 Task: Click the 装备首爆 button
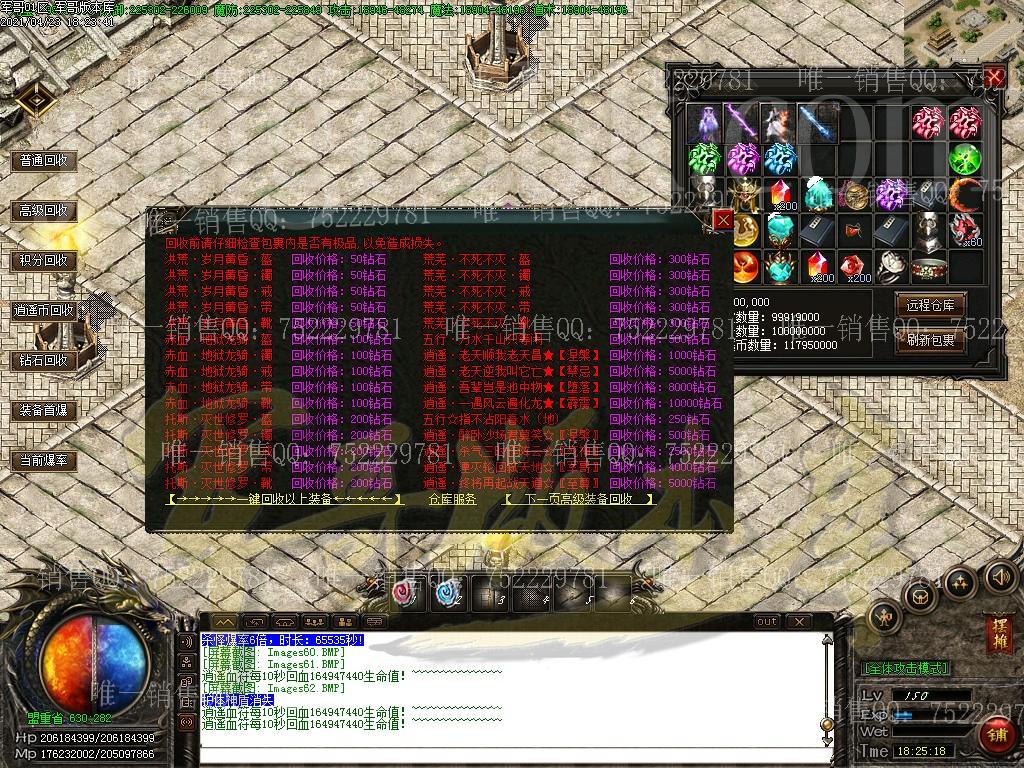(x=44, y=410)
